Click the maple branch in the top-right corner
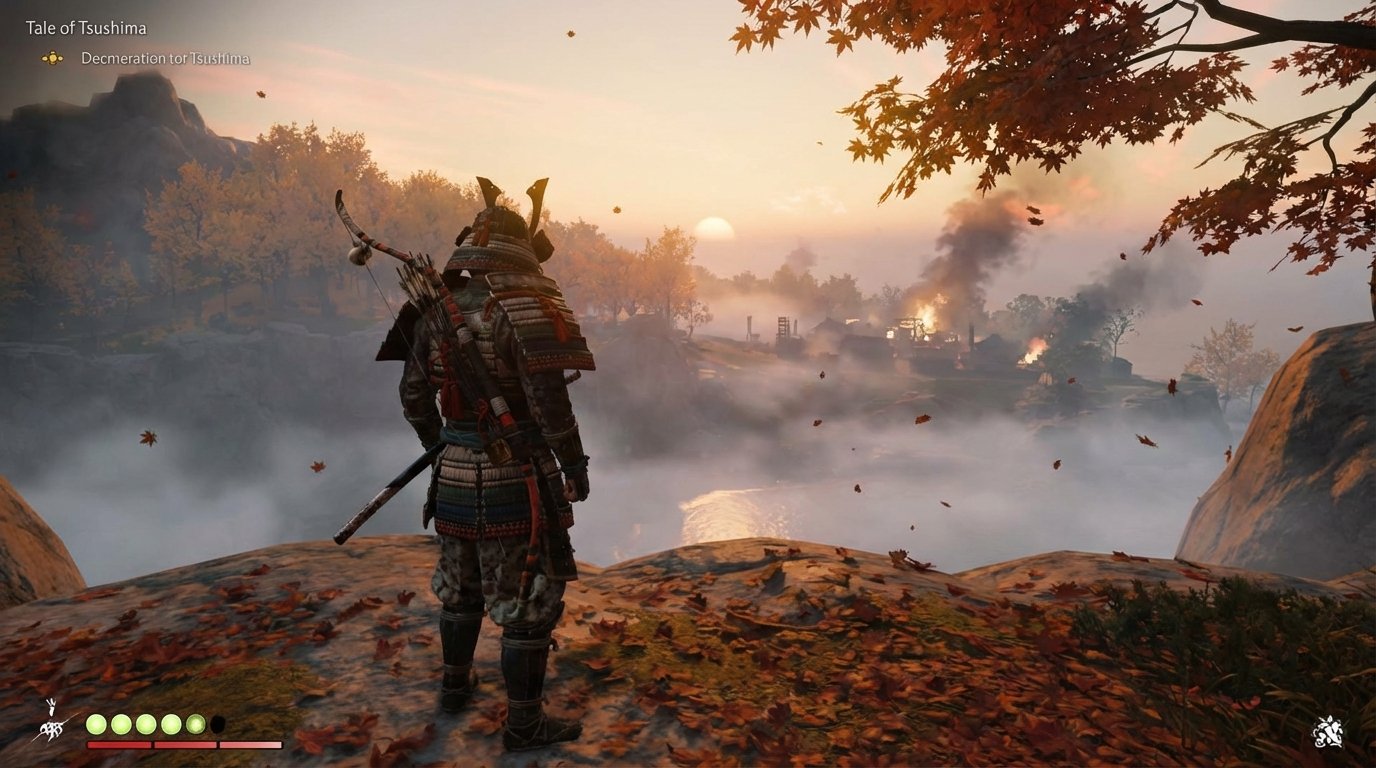 pyautogui.click(x=1200, y=80)
